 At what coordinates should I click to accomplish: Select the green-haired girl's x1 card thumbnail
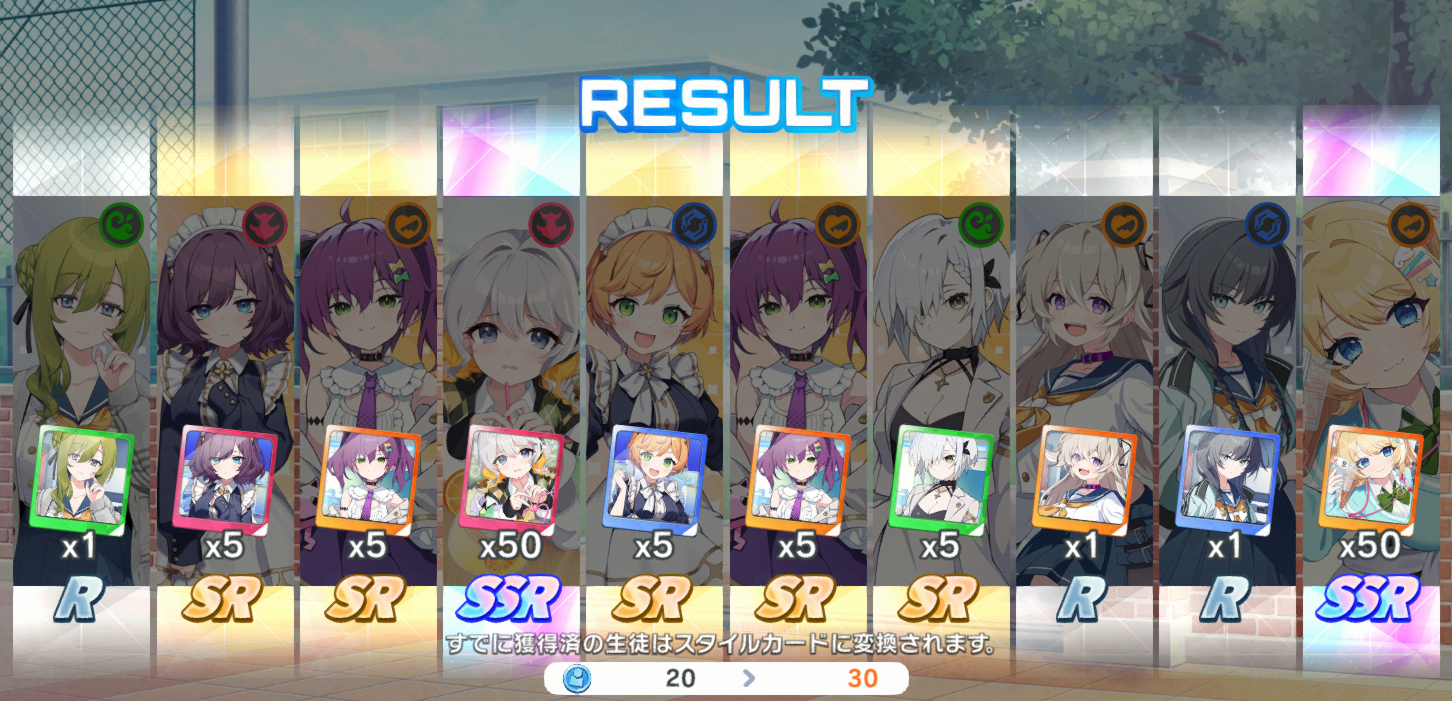pyautogui.click(x=82, y=477)
